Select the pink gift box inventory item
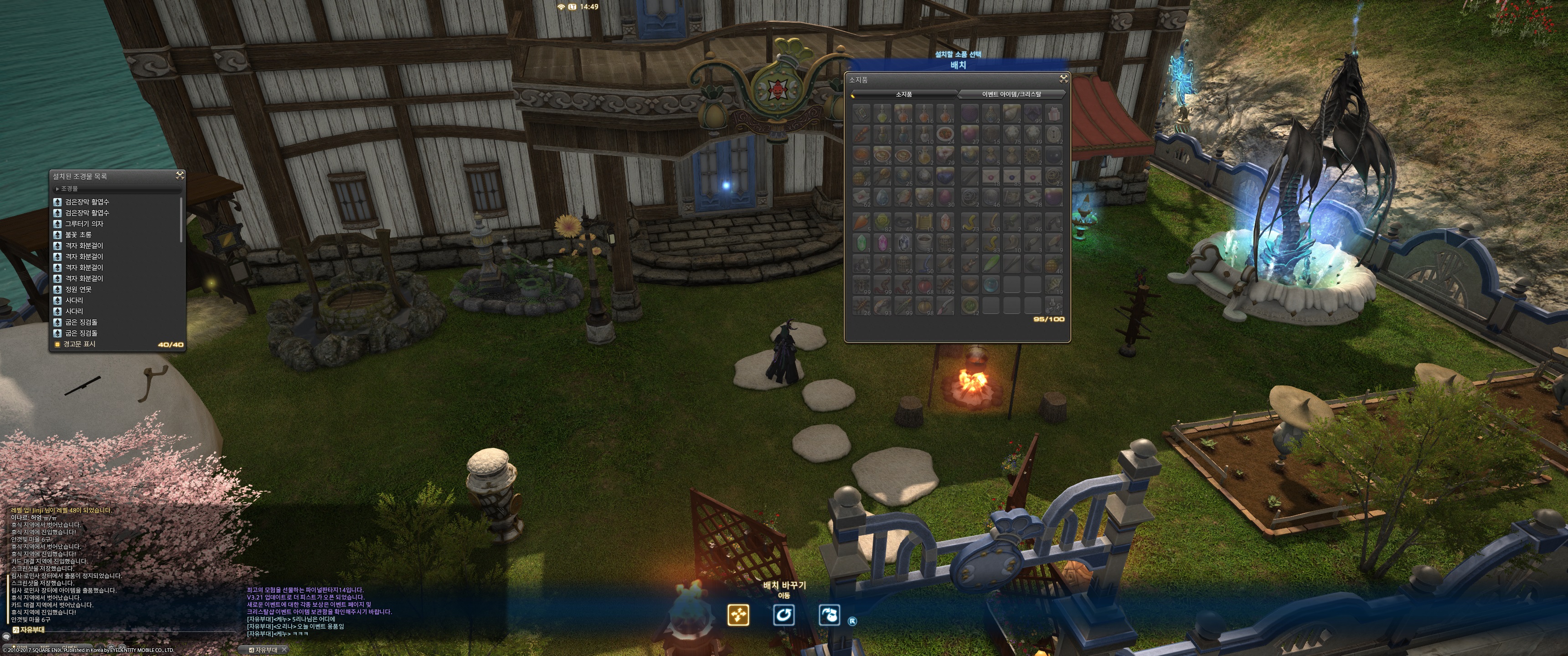The image size is (1568, 656). pyautogui.click(x=1054, y=113)
